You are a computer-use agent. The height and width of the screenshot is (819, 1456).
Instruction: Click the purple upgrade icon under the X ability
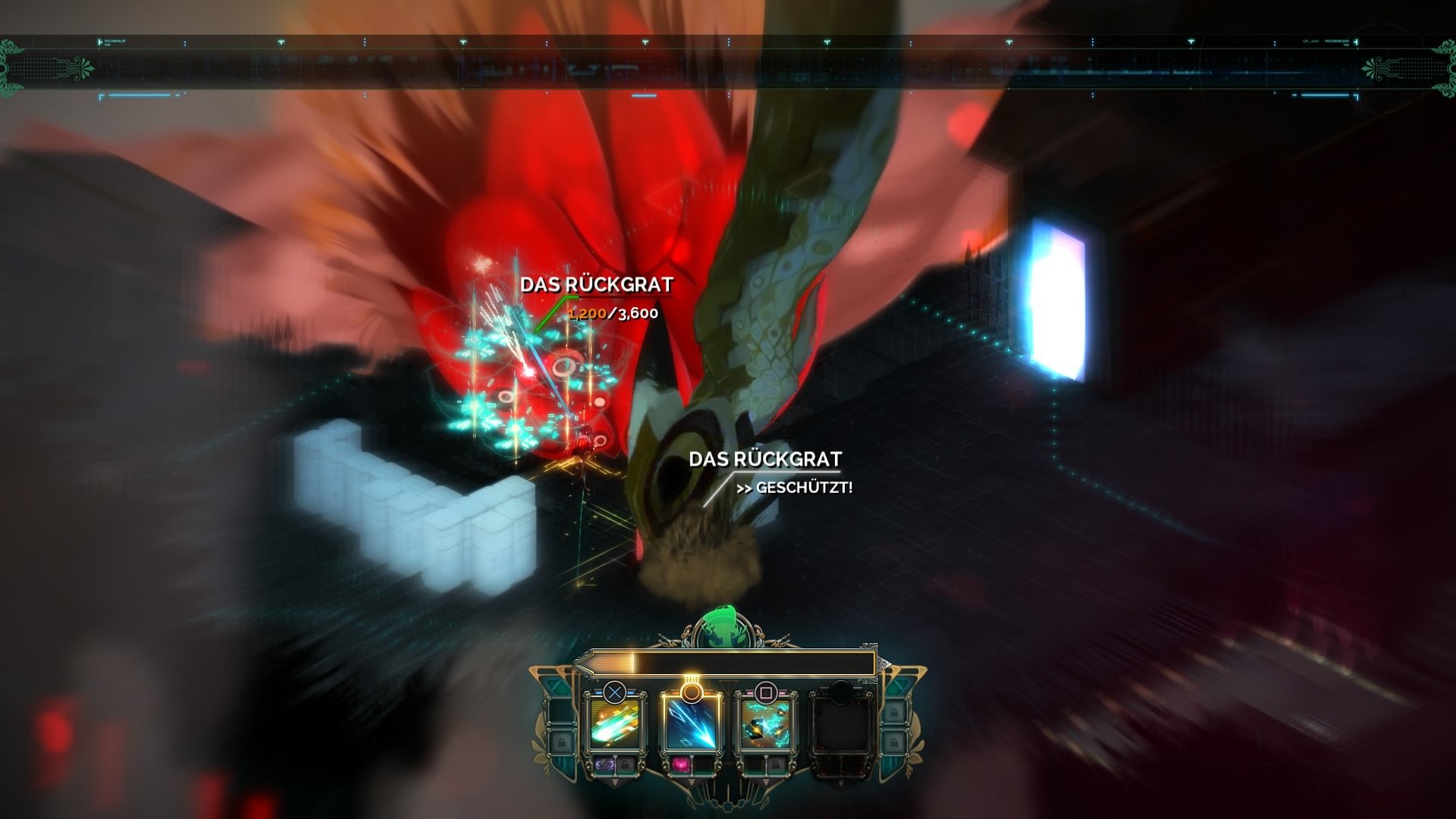click(604, 765)
